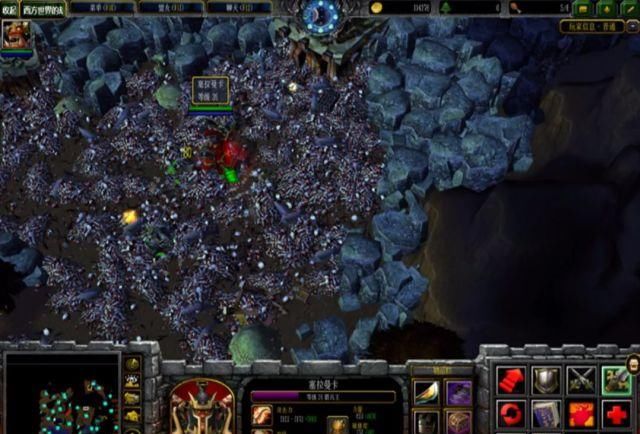The height and width of the screenshot is (434, 640).
Task: Activate the red Move arrow command
Action: (510, 379)
